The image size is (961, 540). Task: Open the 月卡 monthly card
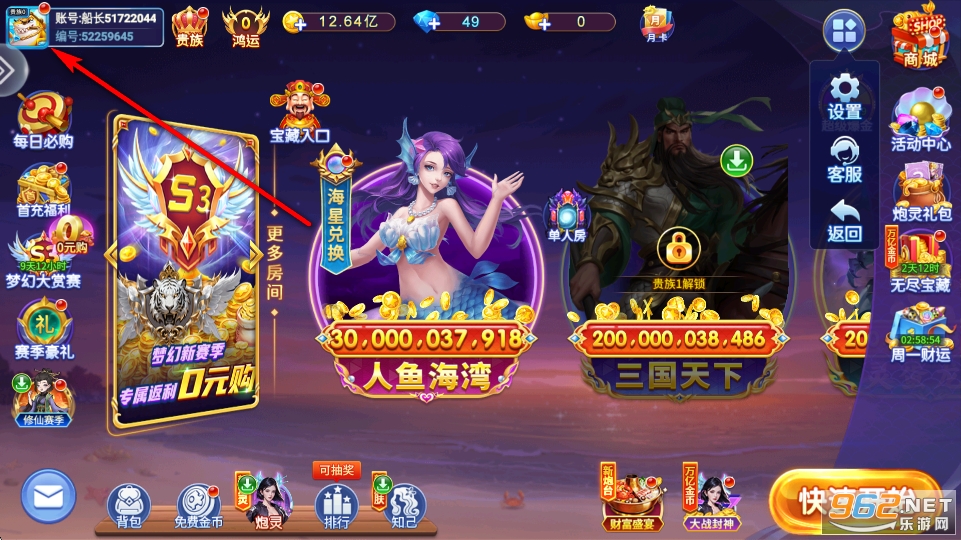tap(657, 22)
